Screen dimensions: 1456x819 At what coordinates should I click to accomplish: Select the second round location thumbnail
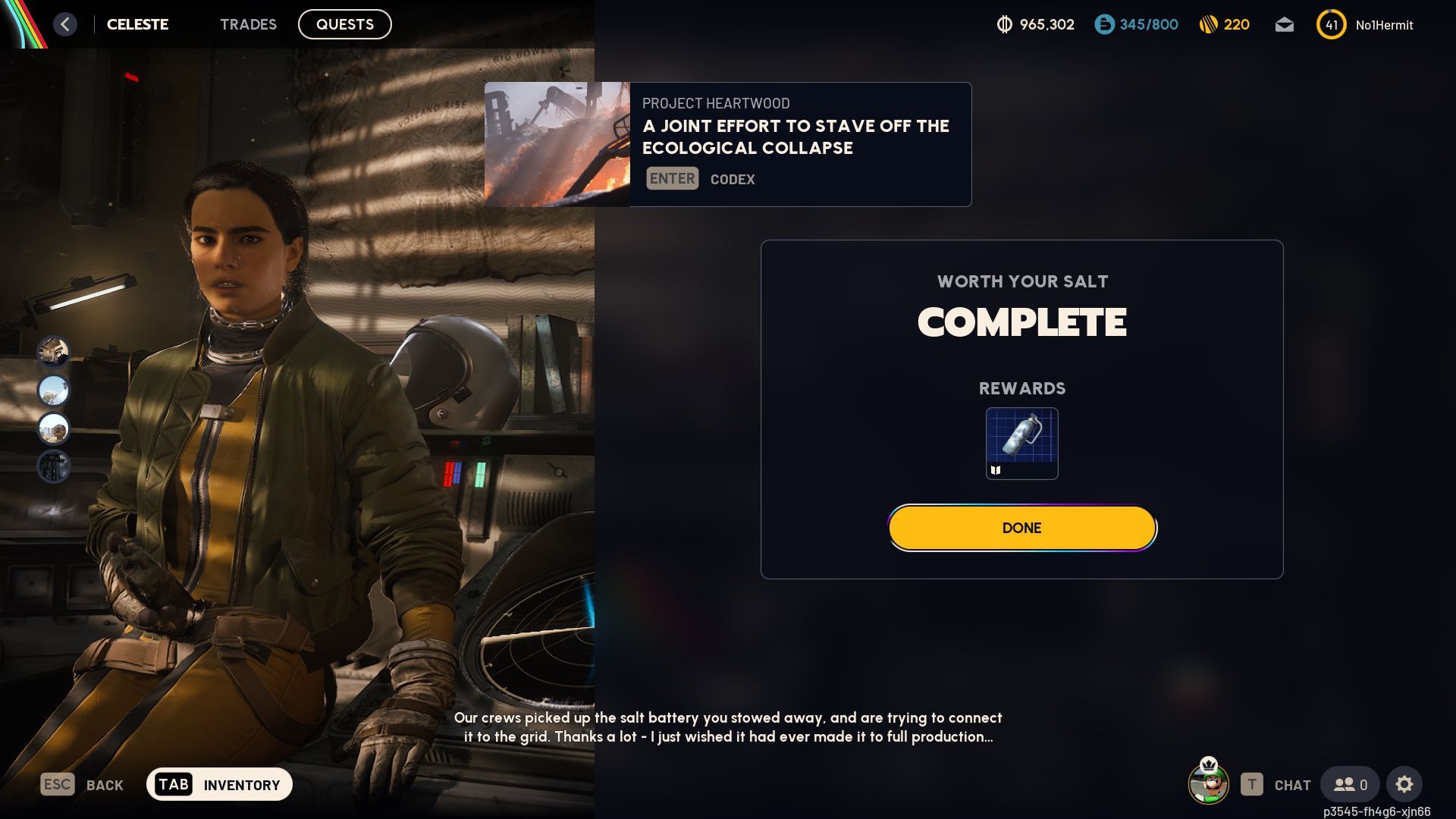tap(54, 391)
